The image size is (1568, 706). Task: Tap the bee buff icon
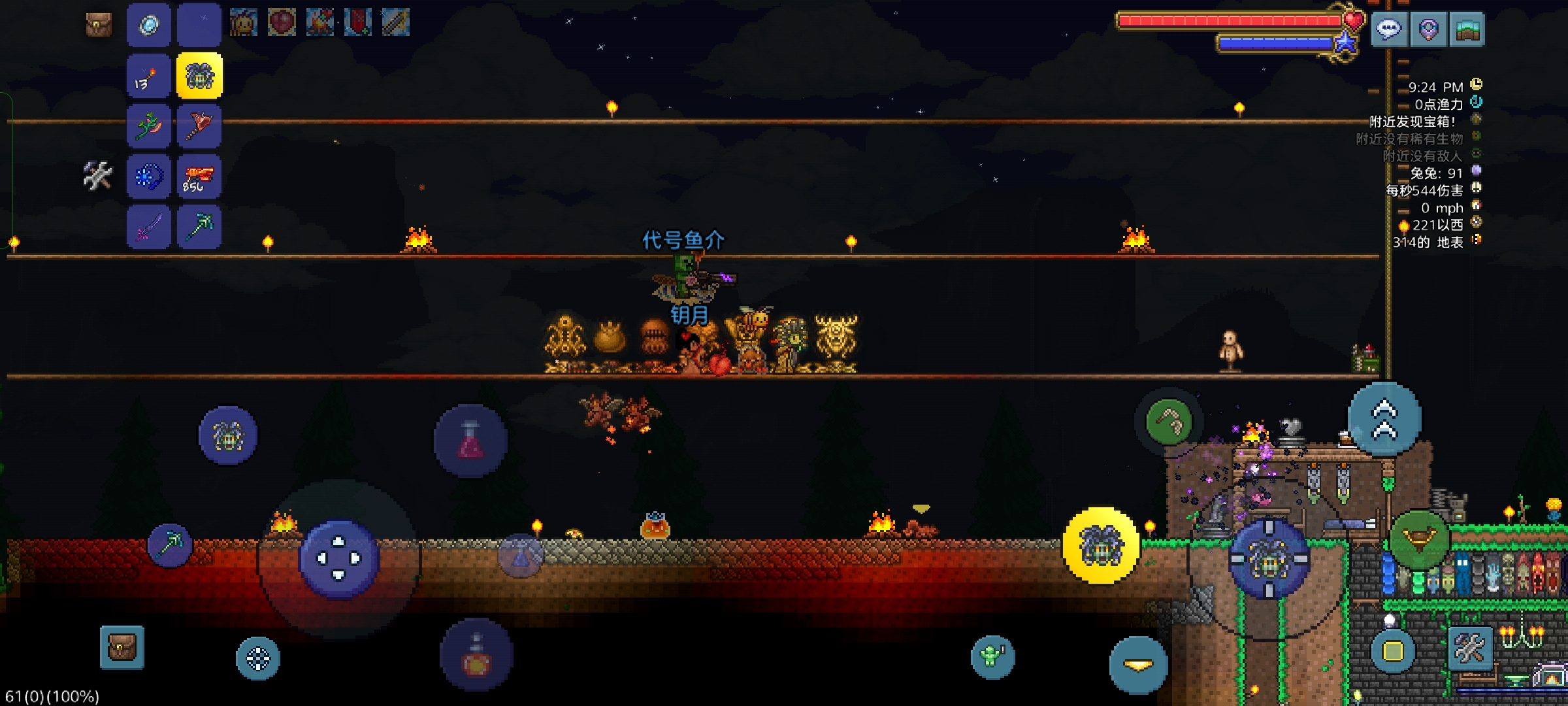[244, 23]
